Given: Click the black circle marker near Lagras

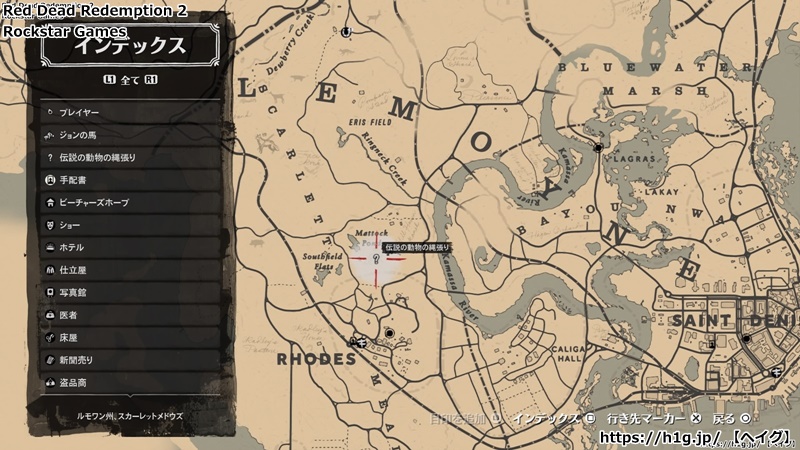Looking at the screenshot, I should pos(598,148).
